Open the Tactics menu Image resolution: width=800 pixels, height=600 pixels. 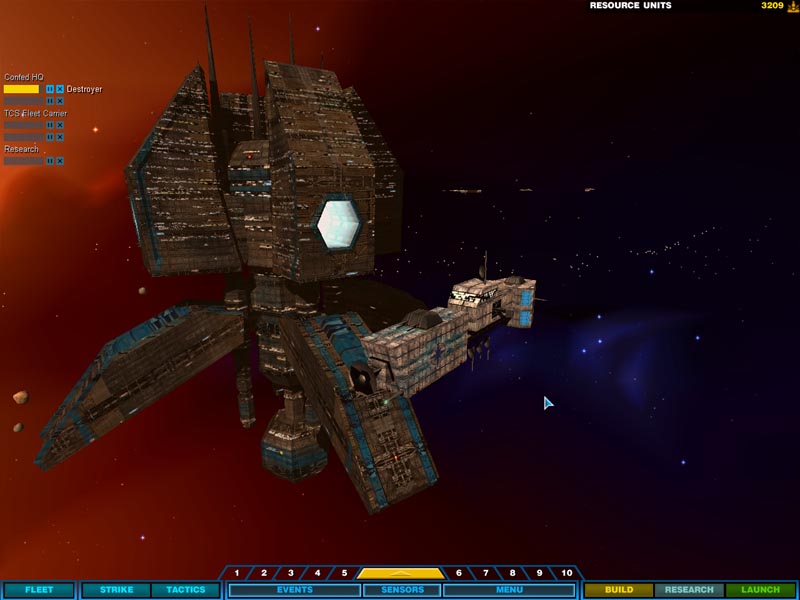tap(185, 590)
